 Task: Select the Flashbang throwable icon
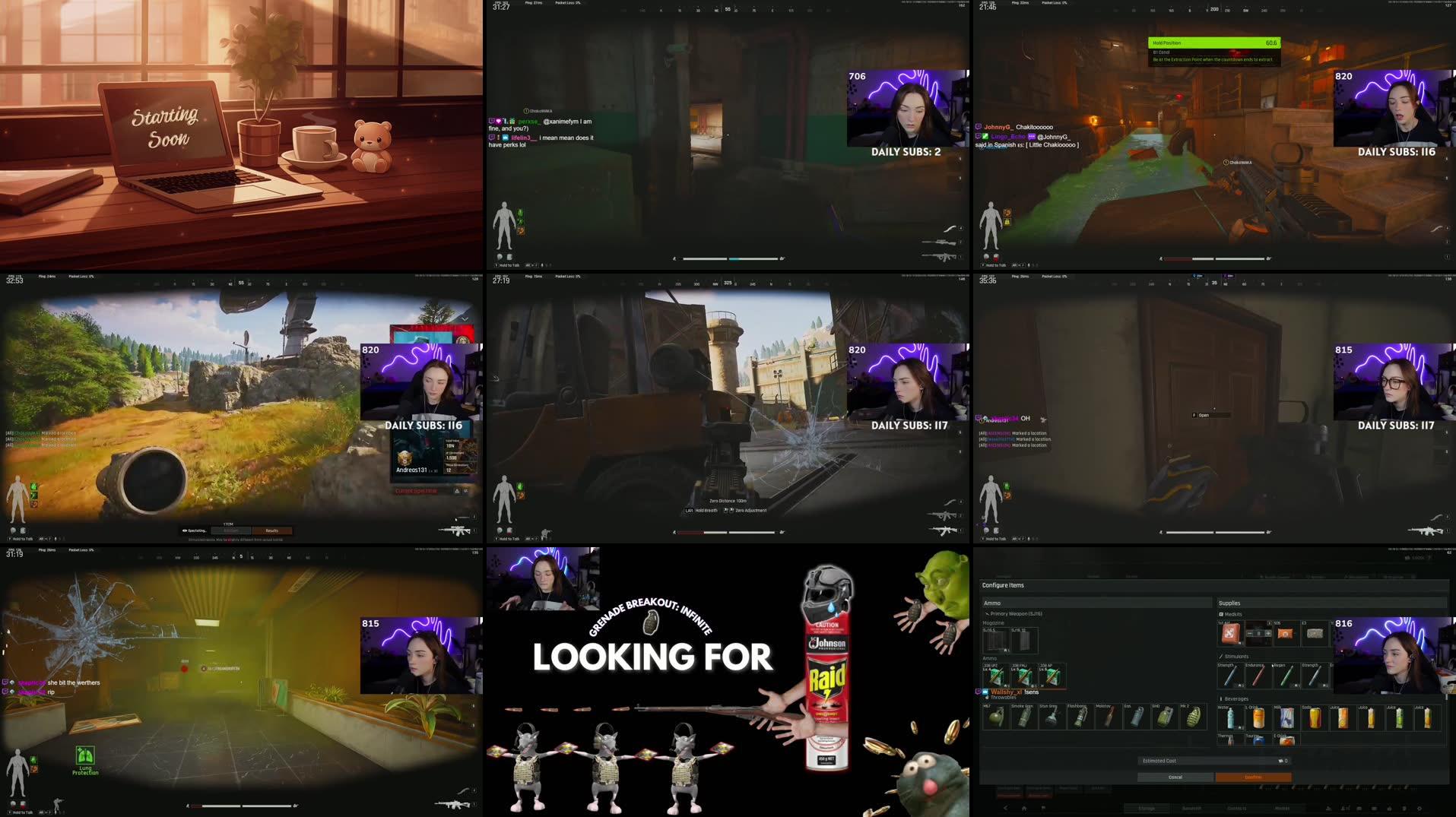click(1080, 716)
